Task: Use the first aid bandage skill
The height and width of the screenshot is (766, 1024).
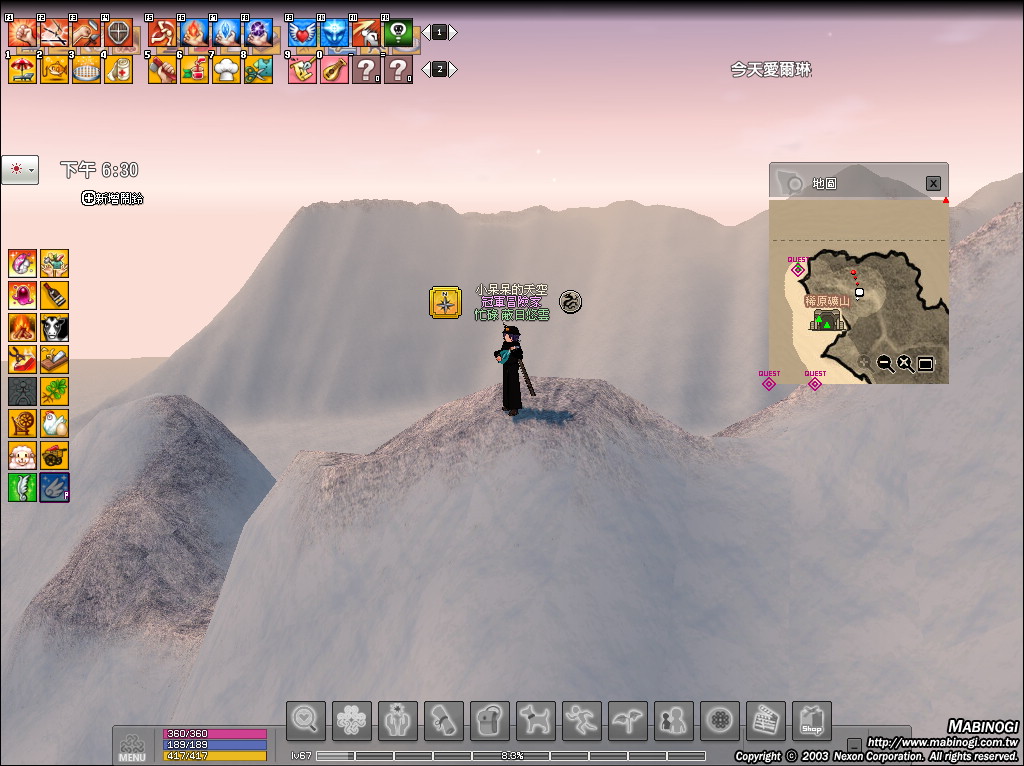Action: coord(118,69)
